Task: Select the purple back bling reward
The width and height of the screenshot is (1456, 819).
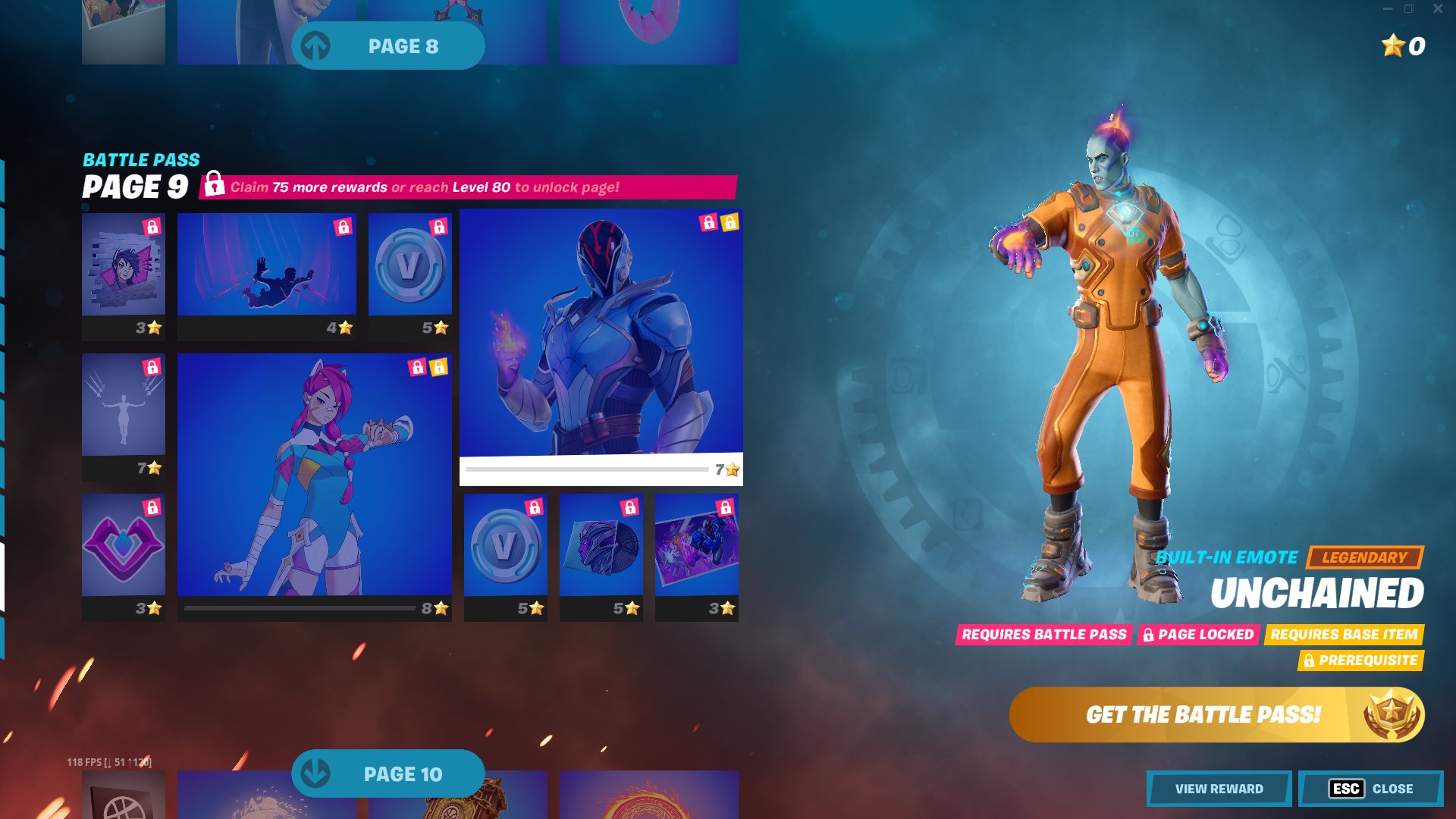Action: pyautogui.click(x=123, y=550)
